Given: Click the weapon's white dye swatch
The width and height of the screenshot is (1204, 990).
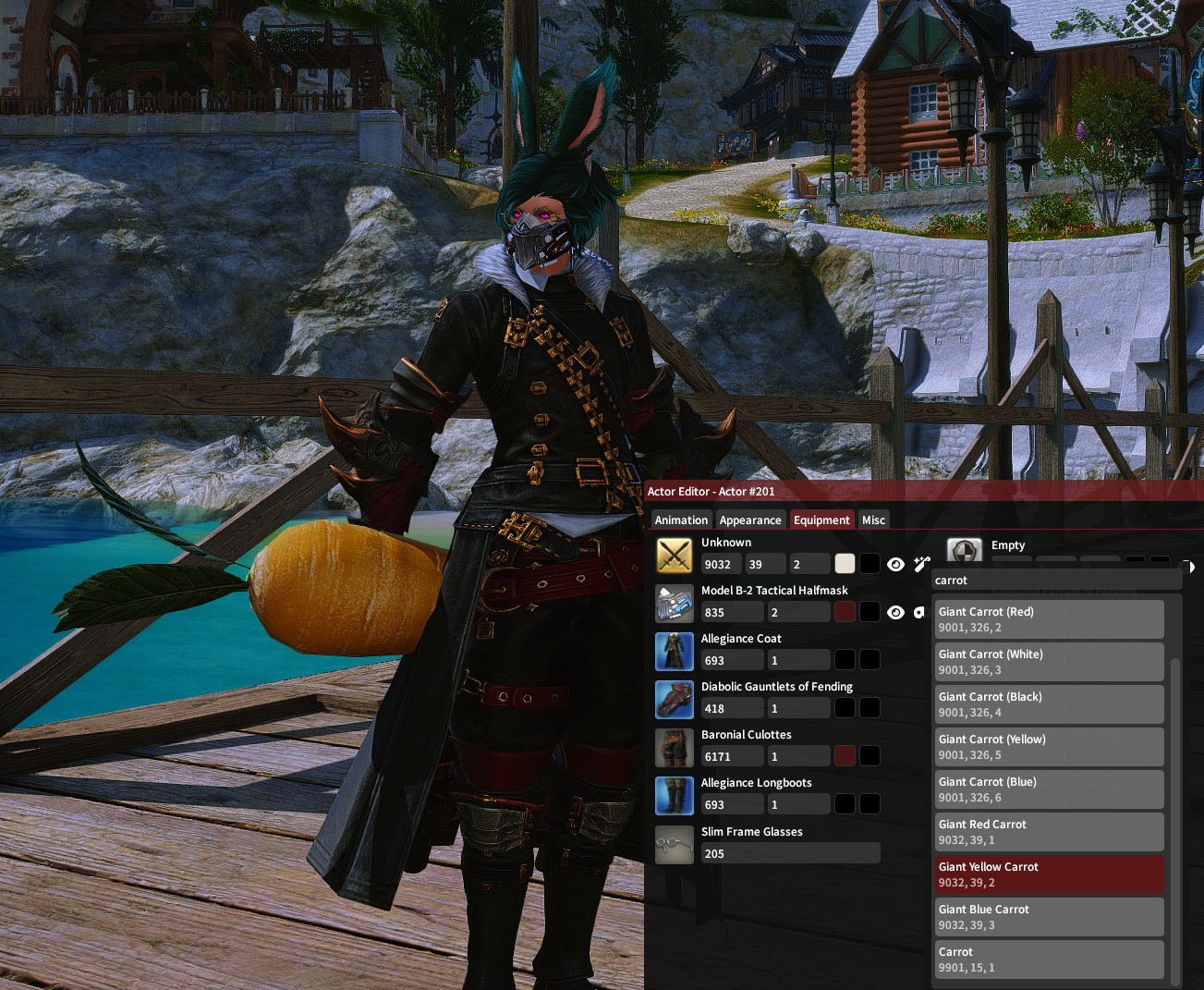Looking at the screenshot, I should 845,564.
